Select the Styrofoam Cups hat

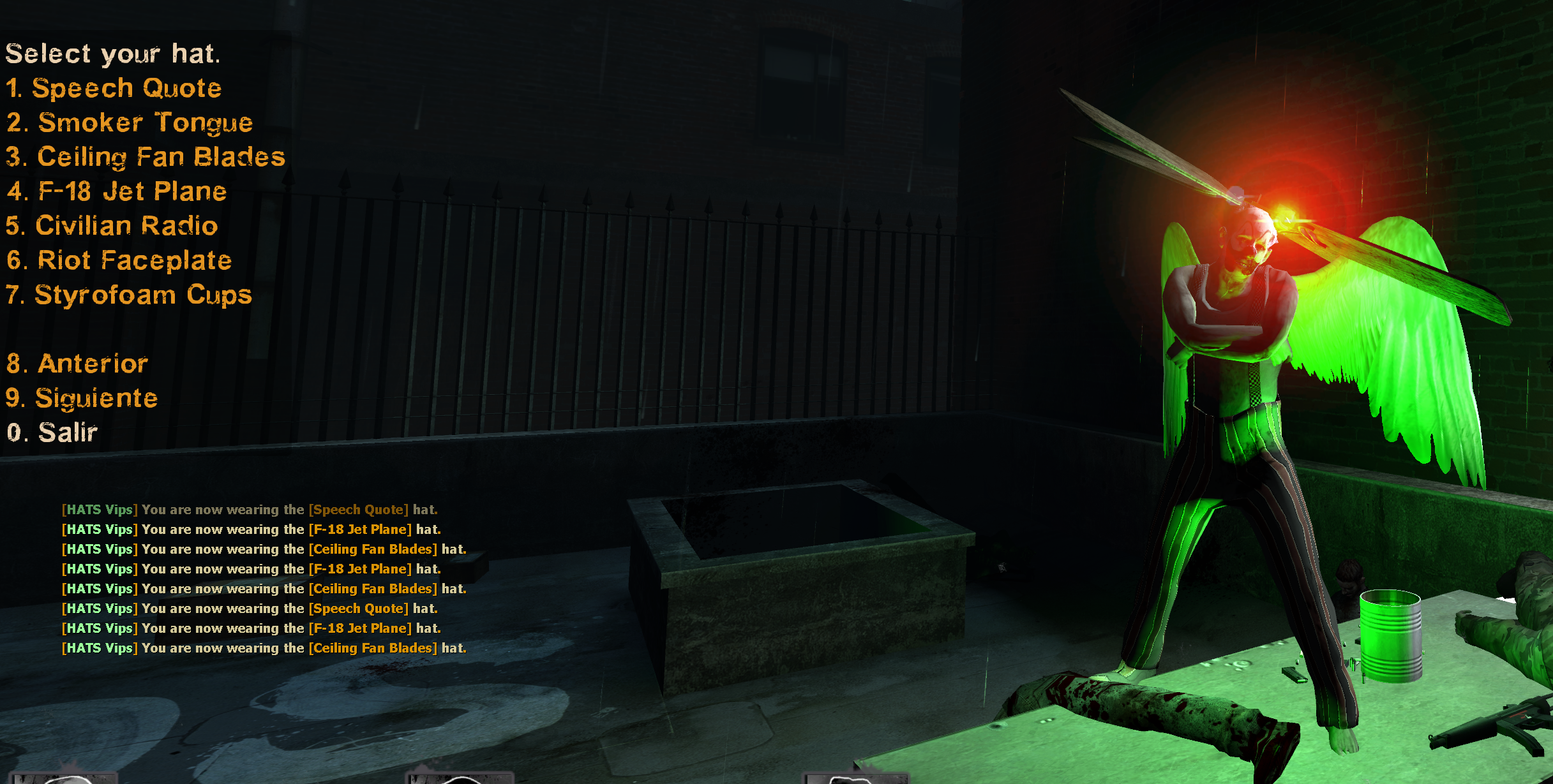click(x=130, y=295)
